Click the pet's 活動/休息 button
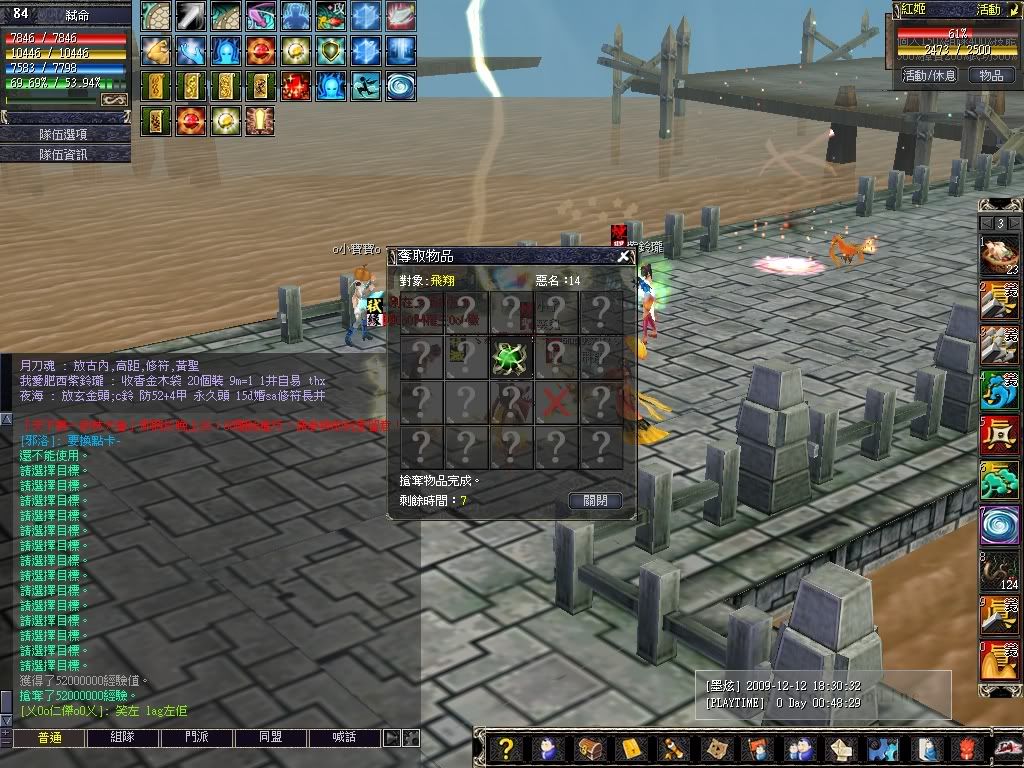This screenshot has width=1024, height=768. pos(929,75)
